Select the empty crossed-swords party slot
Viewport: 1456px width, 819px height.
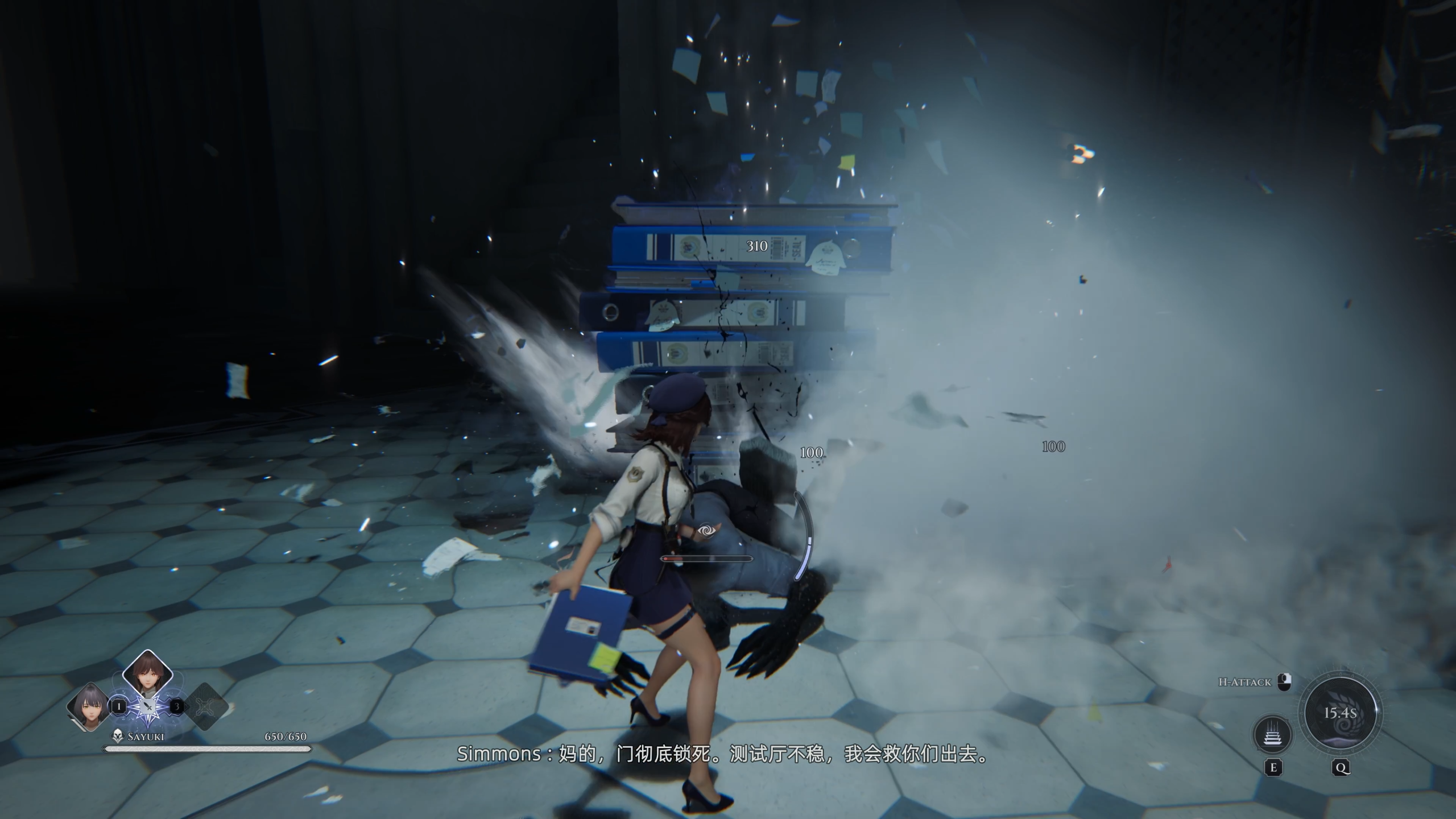coord(206,707)
